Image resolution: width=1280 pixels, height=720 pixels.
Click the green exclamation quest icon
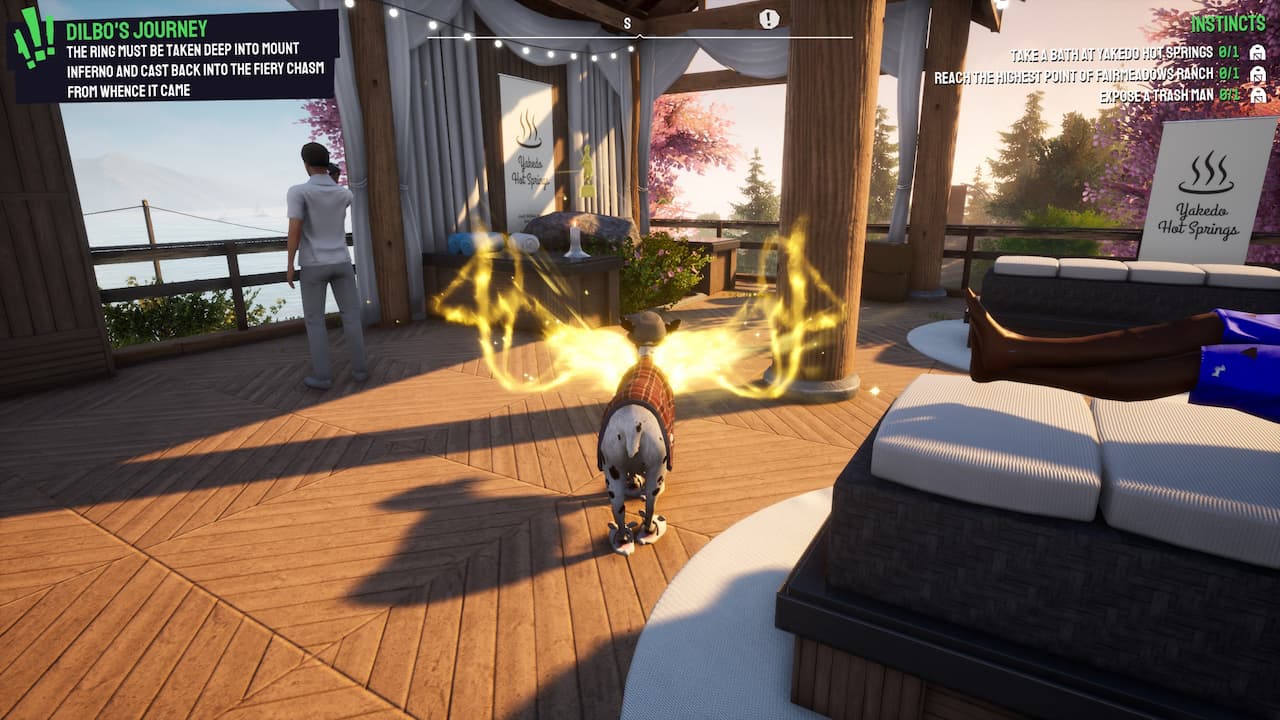[33, 38]
